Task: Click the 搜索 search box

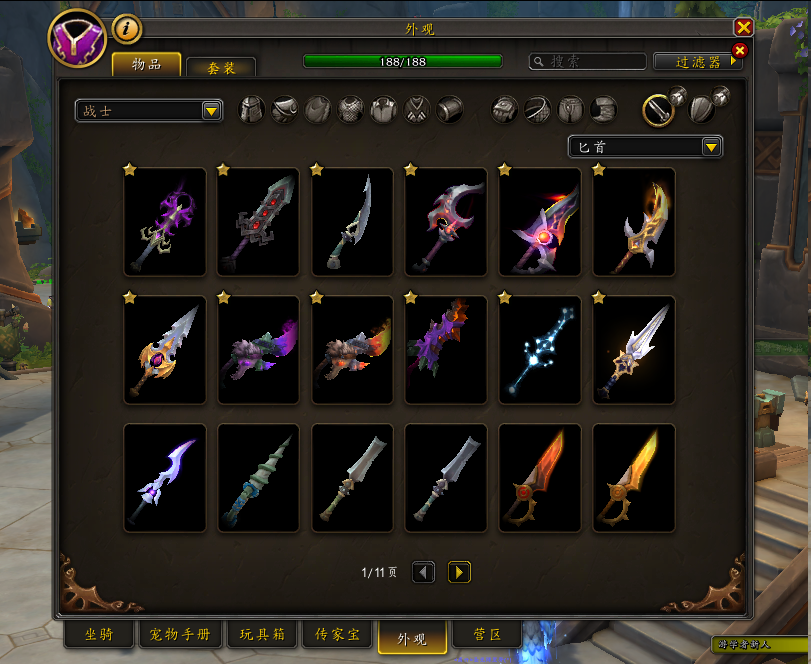Action: tap(587, 62)
